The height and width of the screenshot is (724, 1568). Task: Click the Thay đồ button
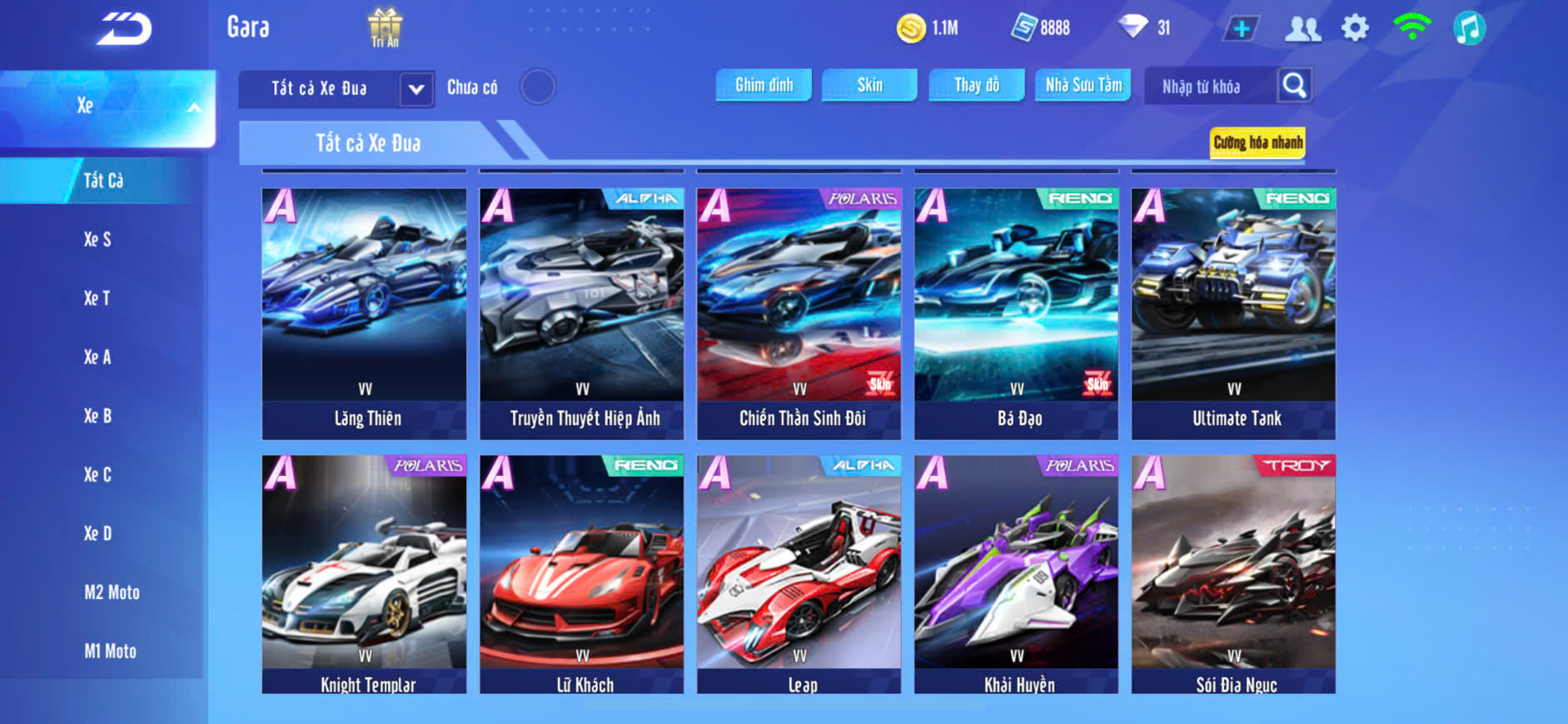coord(977,85)
